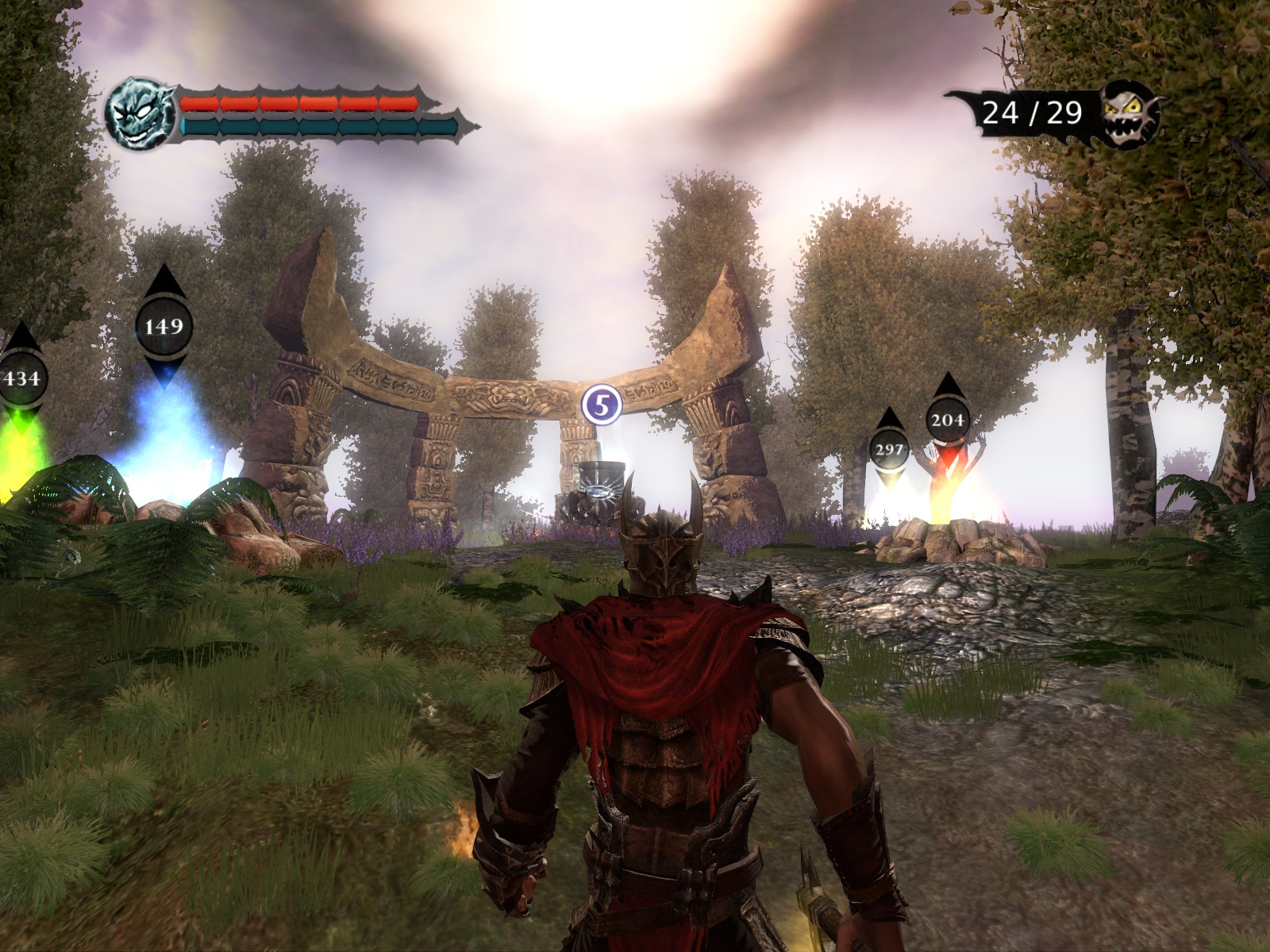The width and height of the screenshot is (1270, 952).
Task: Select the minion face icon beside 24 / 29
Action: 1130,113
